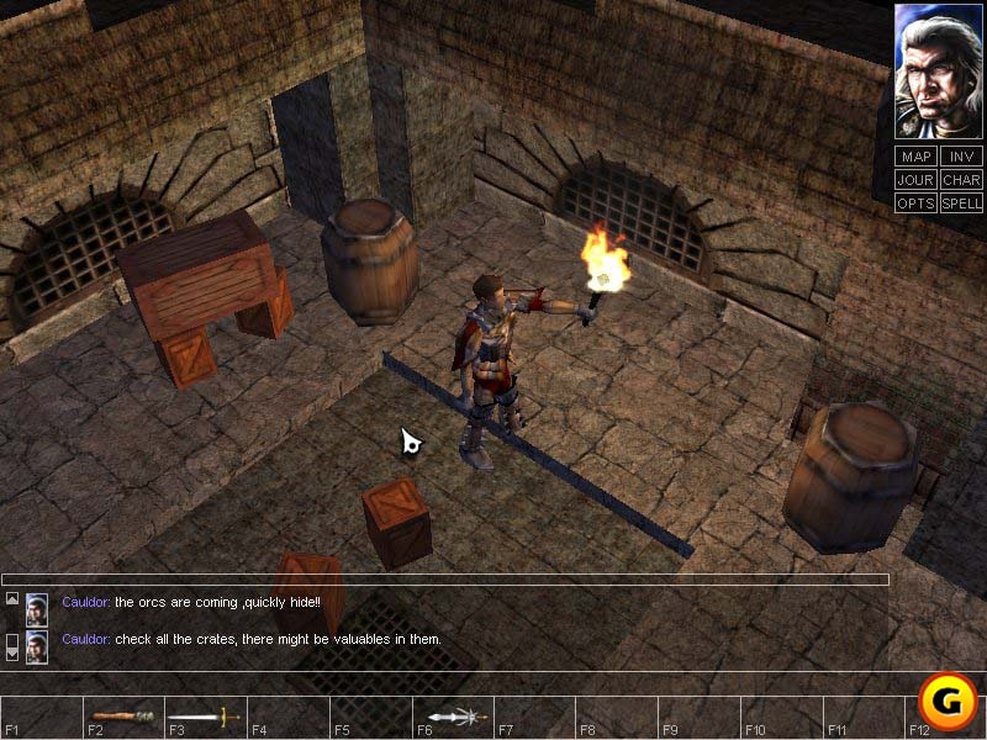Open the OPTS options menu
Screen dimensions: 987x740
point(916,203)
